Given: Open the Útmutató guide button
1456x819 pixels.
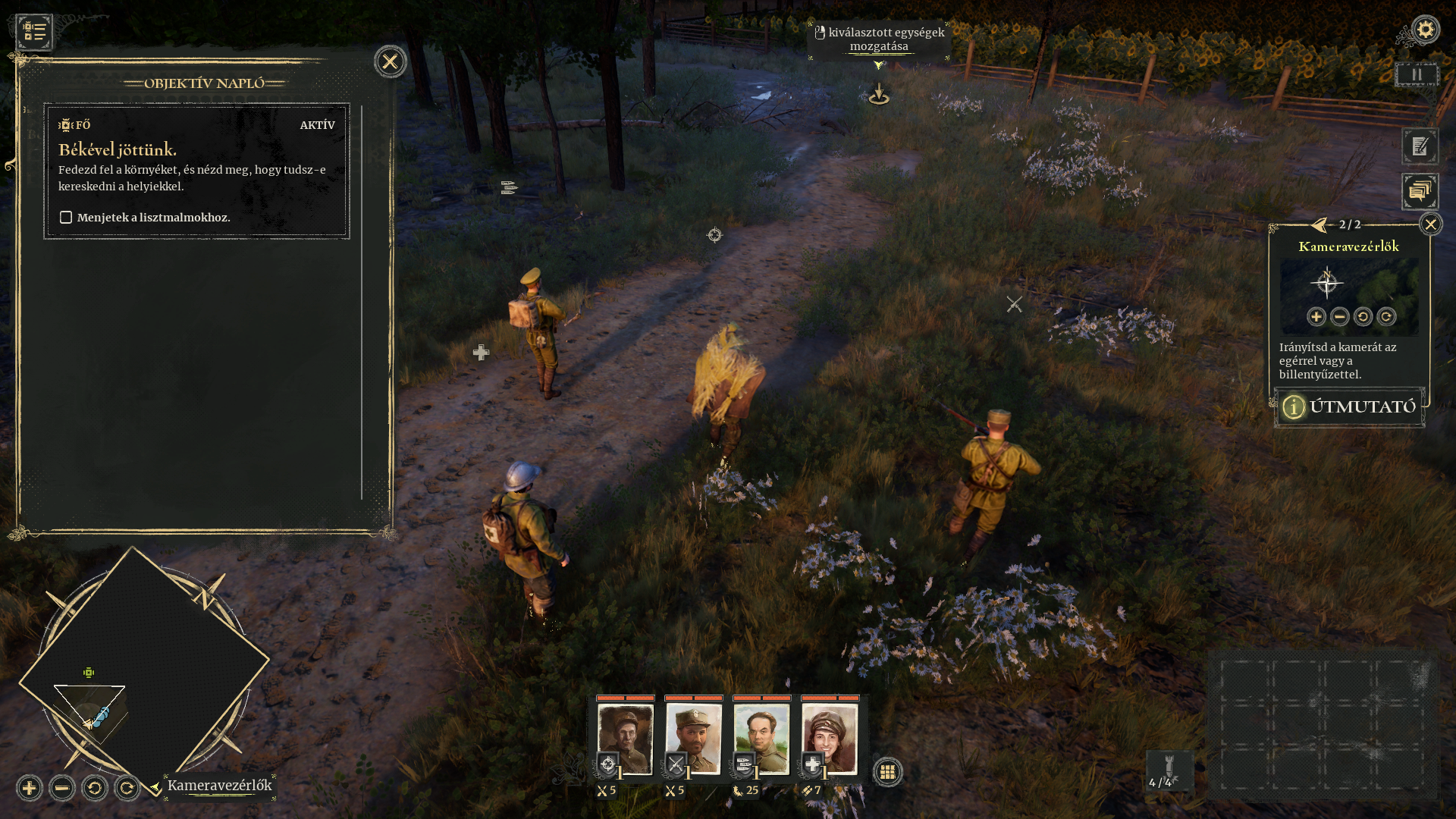Looking at the screenshot, I should (1349, 407).
